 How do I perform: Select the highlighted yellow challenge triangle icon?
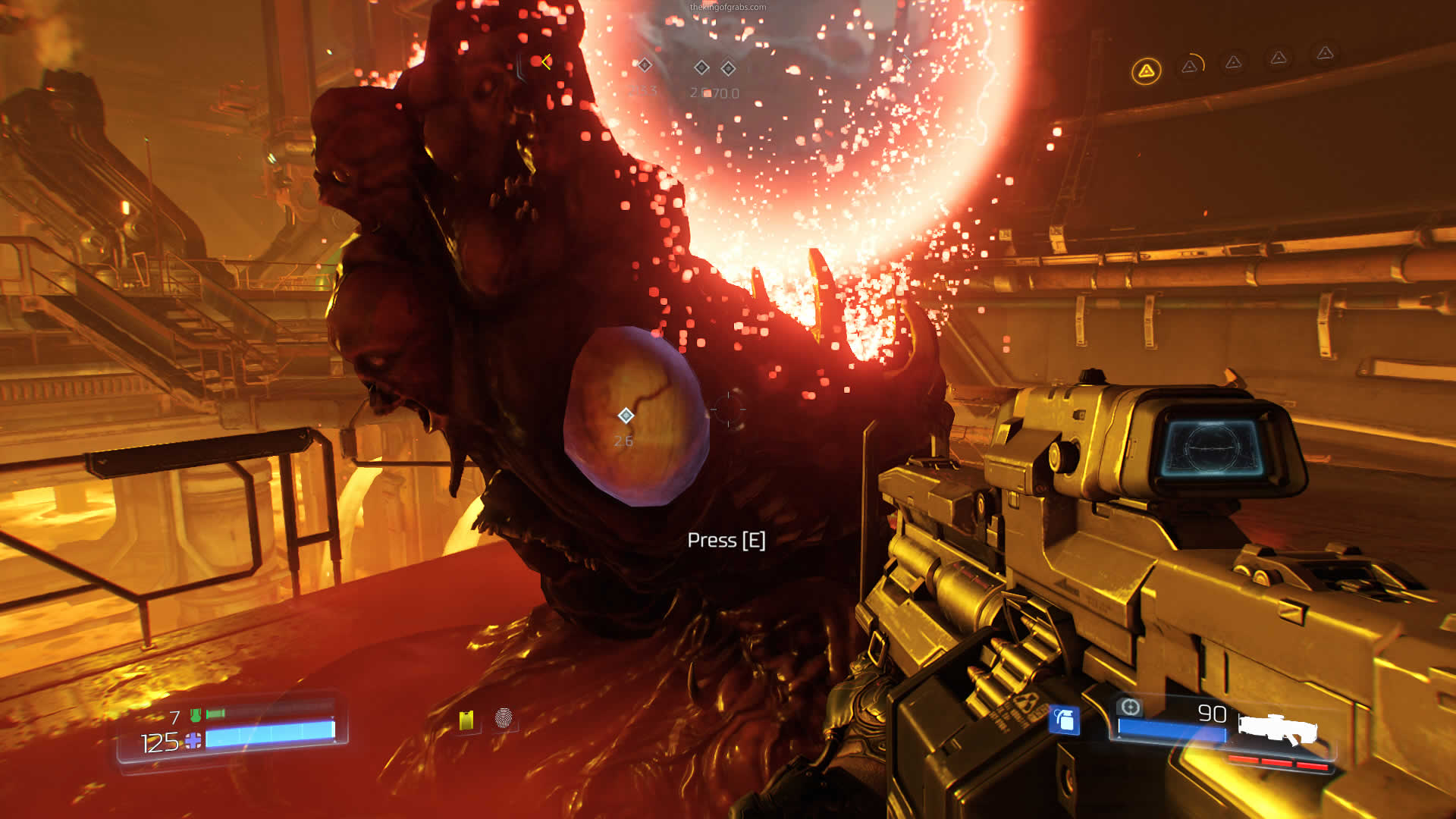point(1146,71)
